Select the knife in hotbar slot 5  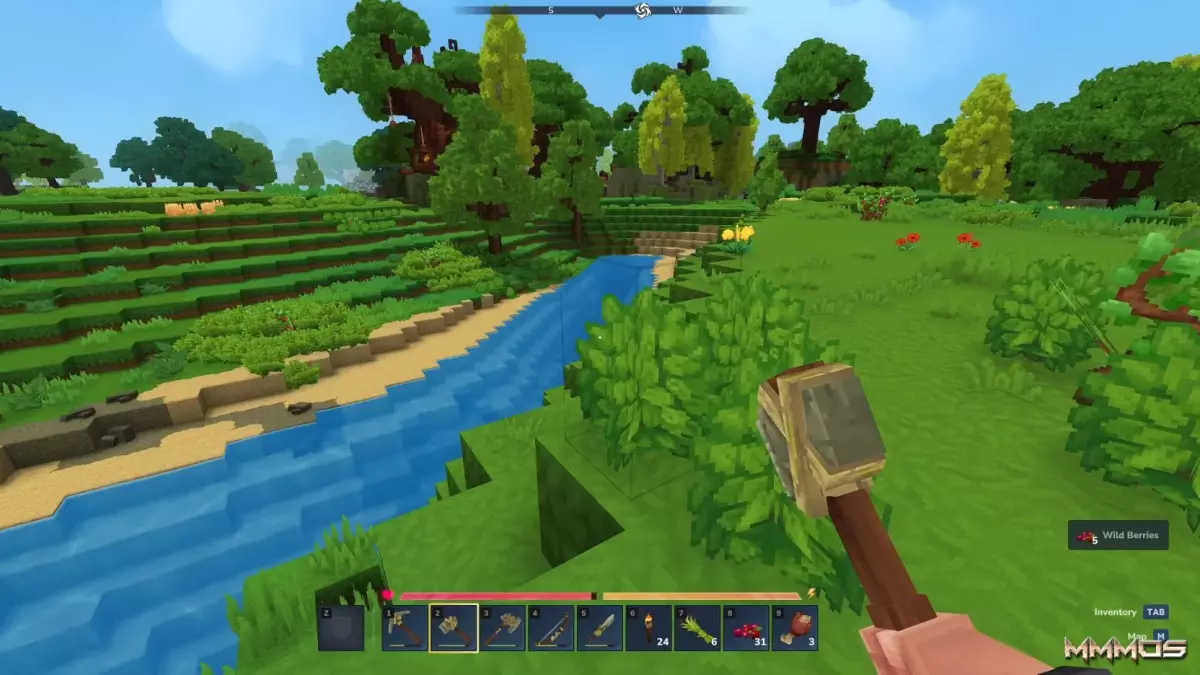(x=600, y=629)
